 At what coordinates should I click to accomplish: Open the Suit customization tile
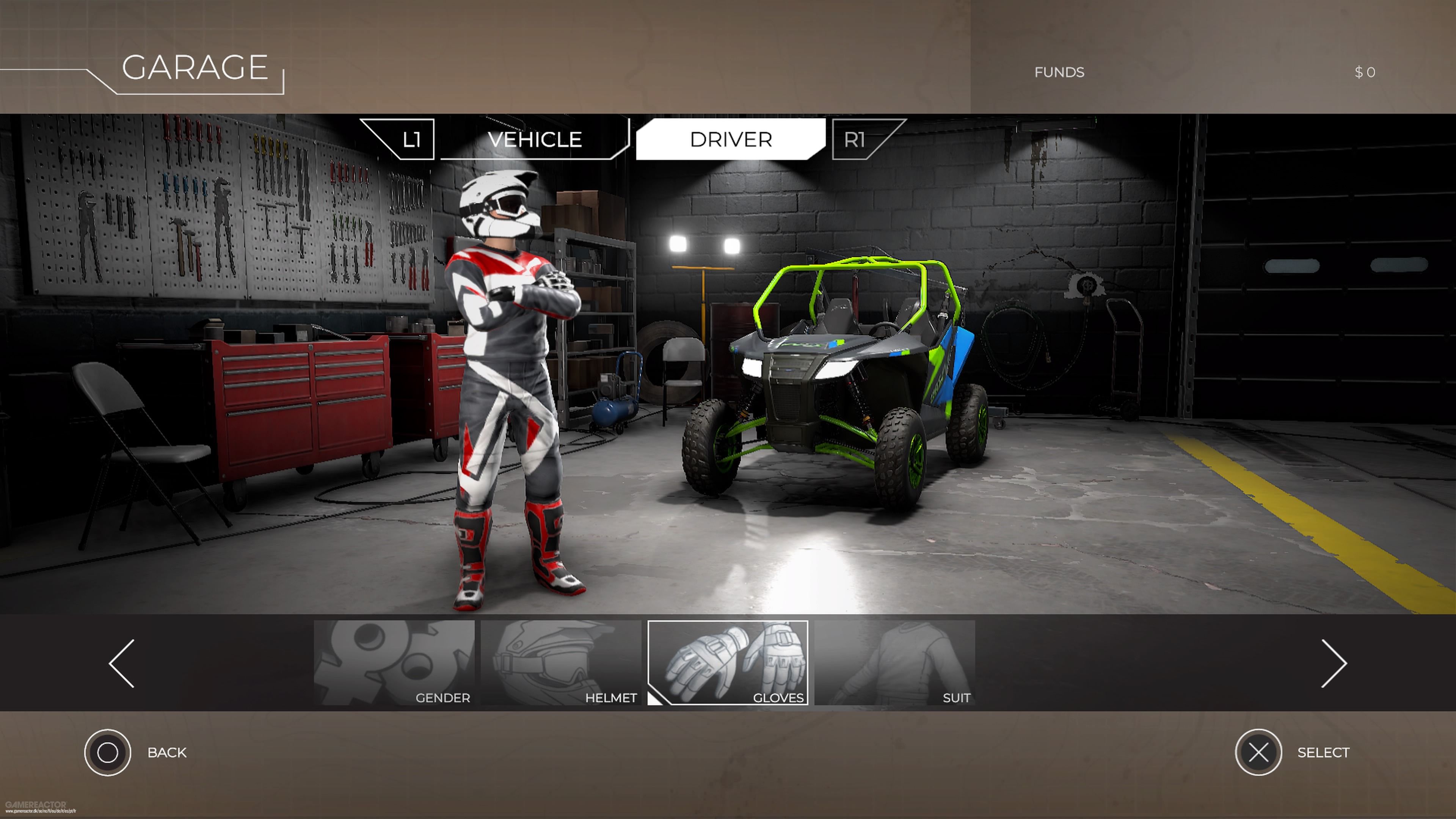(x=894, y=662)
